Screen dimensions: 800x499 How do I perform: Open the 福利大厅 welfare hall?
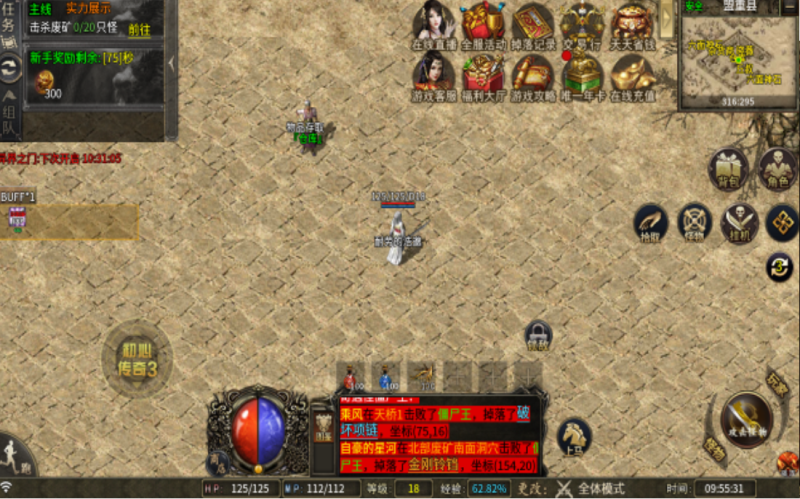pos(484,75)
